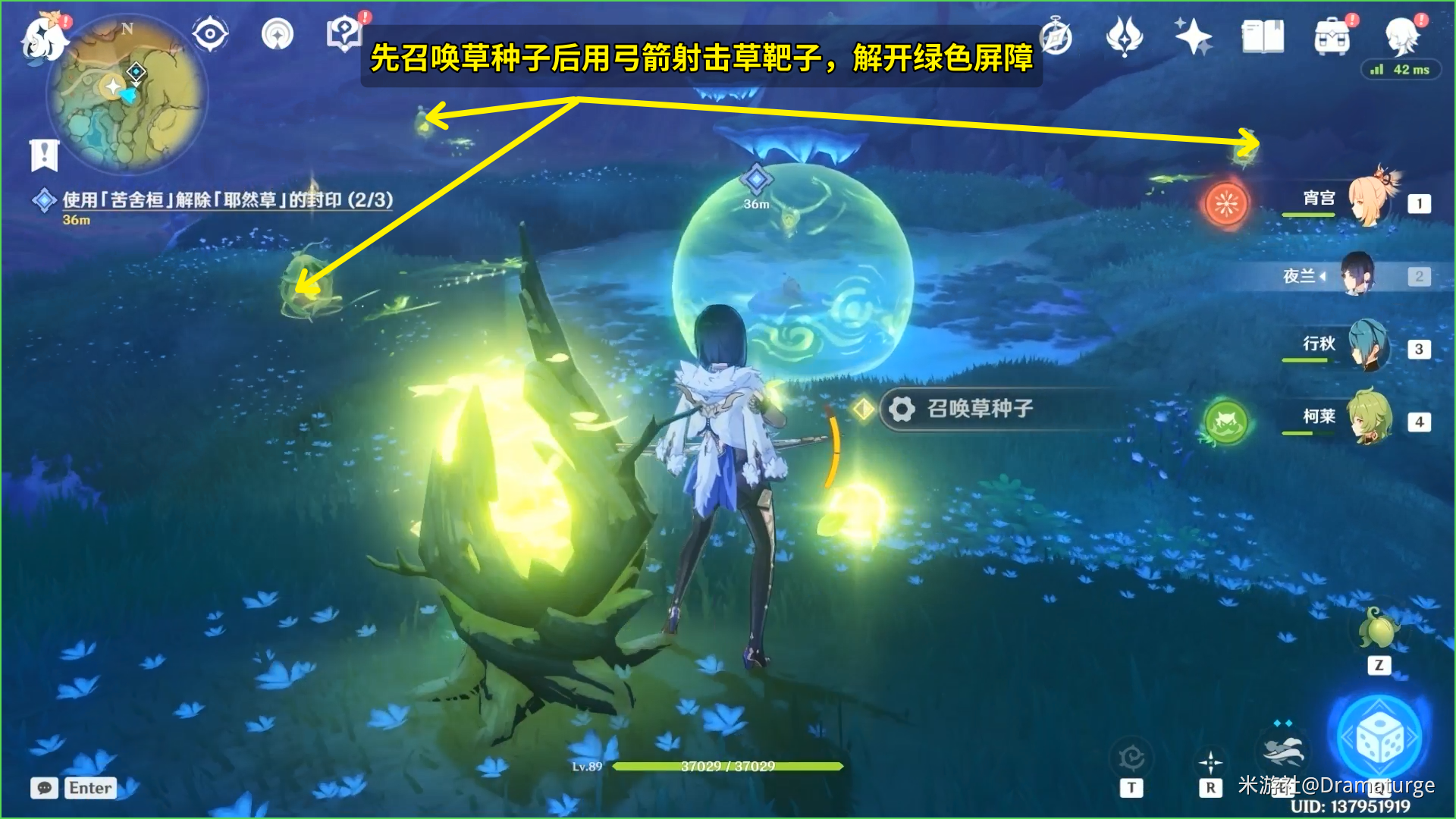1456x819 pixels.
Task: Open the character profile icon
Action: coord(1401,35)
